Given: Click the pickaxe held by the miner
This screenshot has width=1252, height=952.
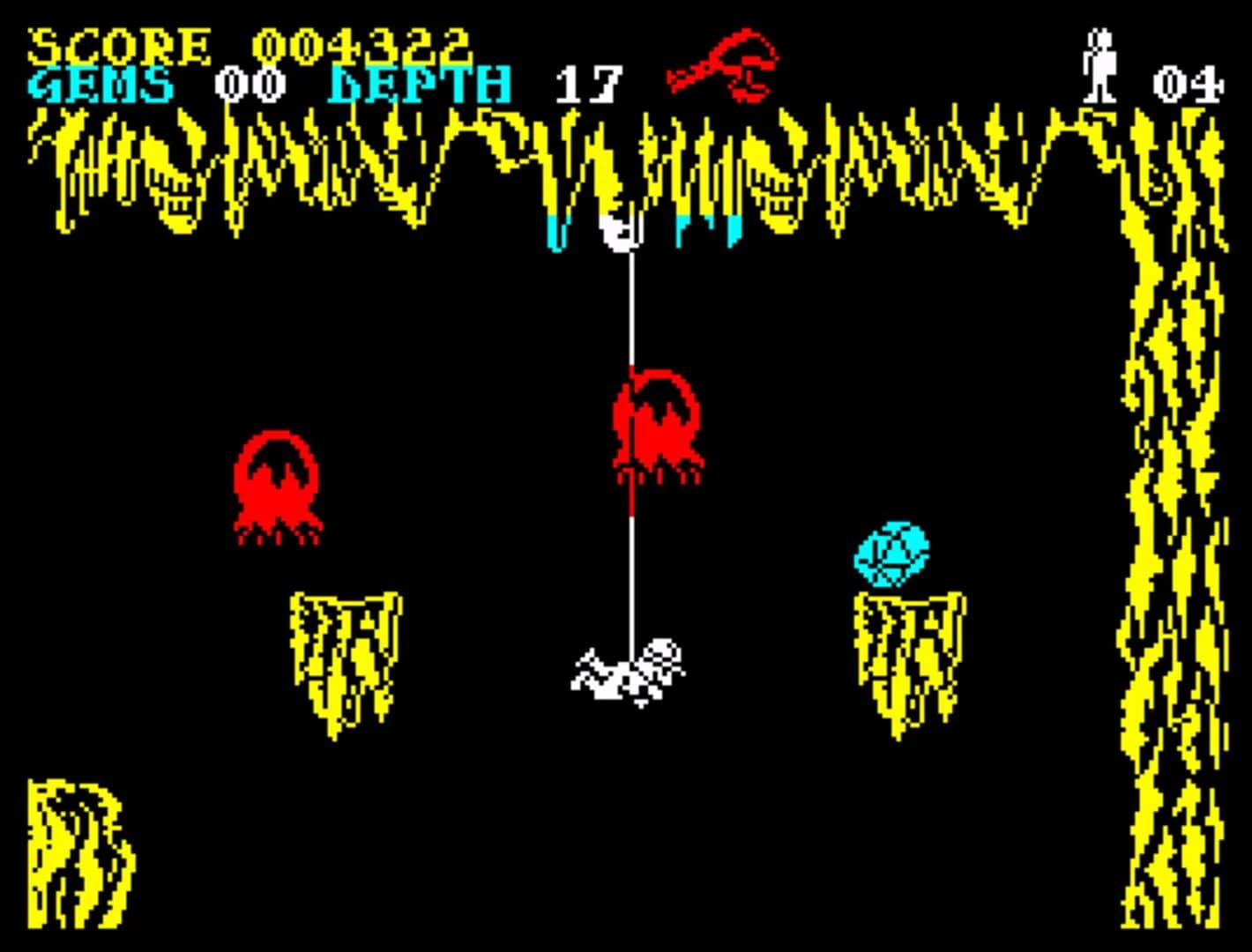Looking at the screenshot, I should pos(588,666).
